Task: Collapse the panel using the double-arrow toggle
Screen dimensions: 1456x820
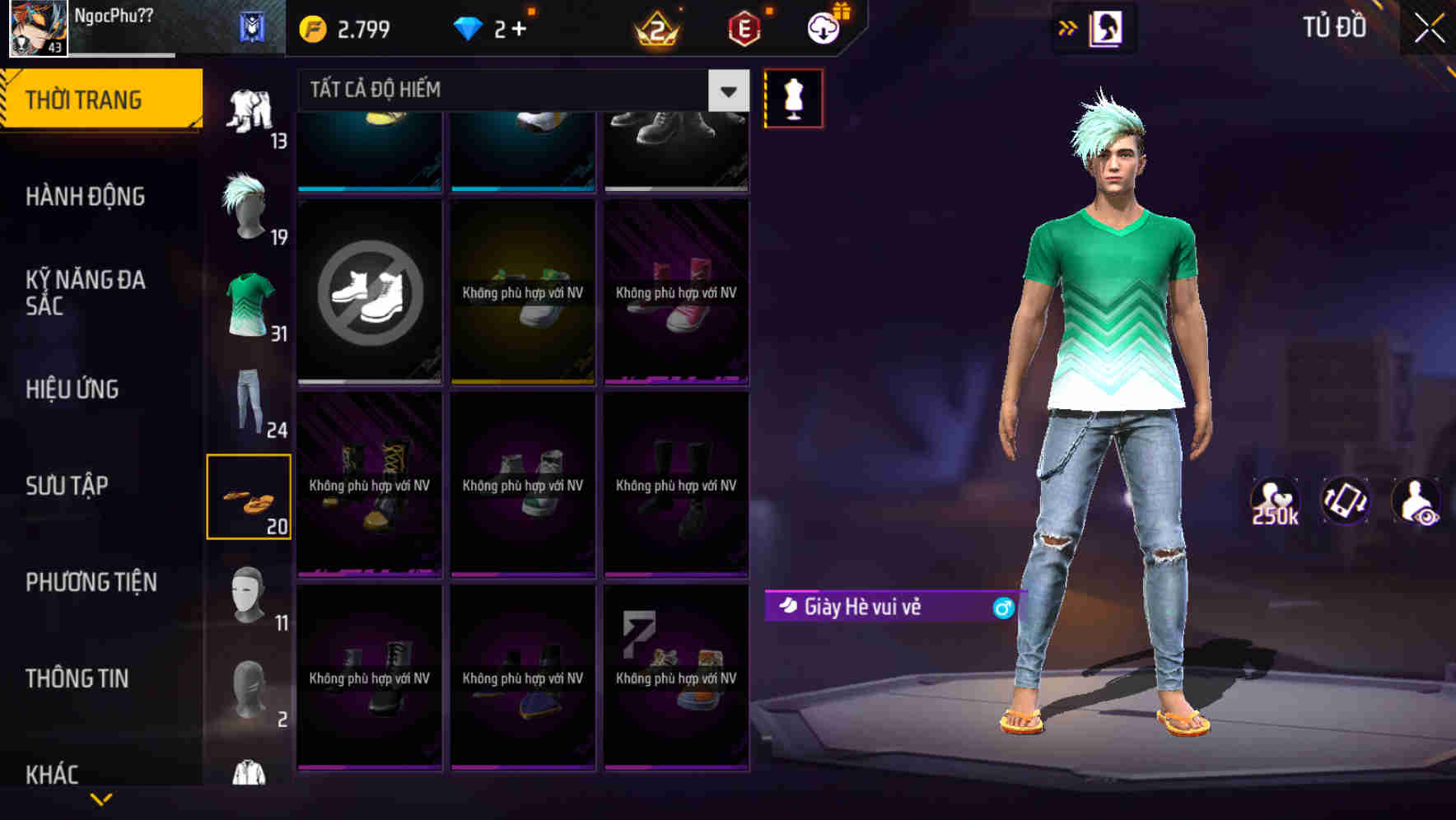Action: coord(1066,27)
